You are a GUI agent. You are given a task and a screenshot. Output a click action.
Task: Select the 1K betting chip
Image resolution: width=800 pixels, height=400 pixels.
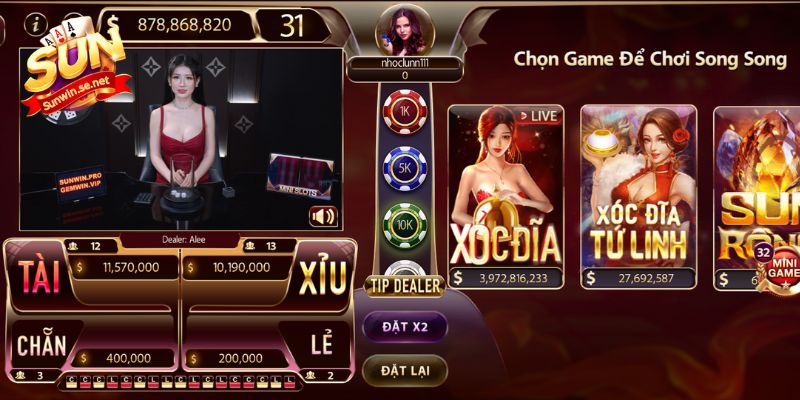[405, 111]
